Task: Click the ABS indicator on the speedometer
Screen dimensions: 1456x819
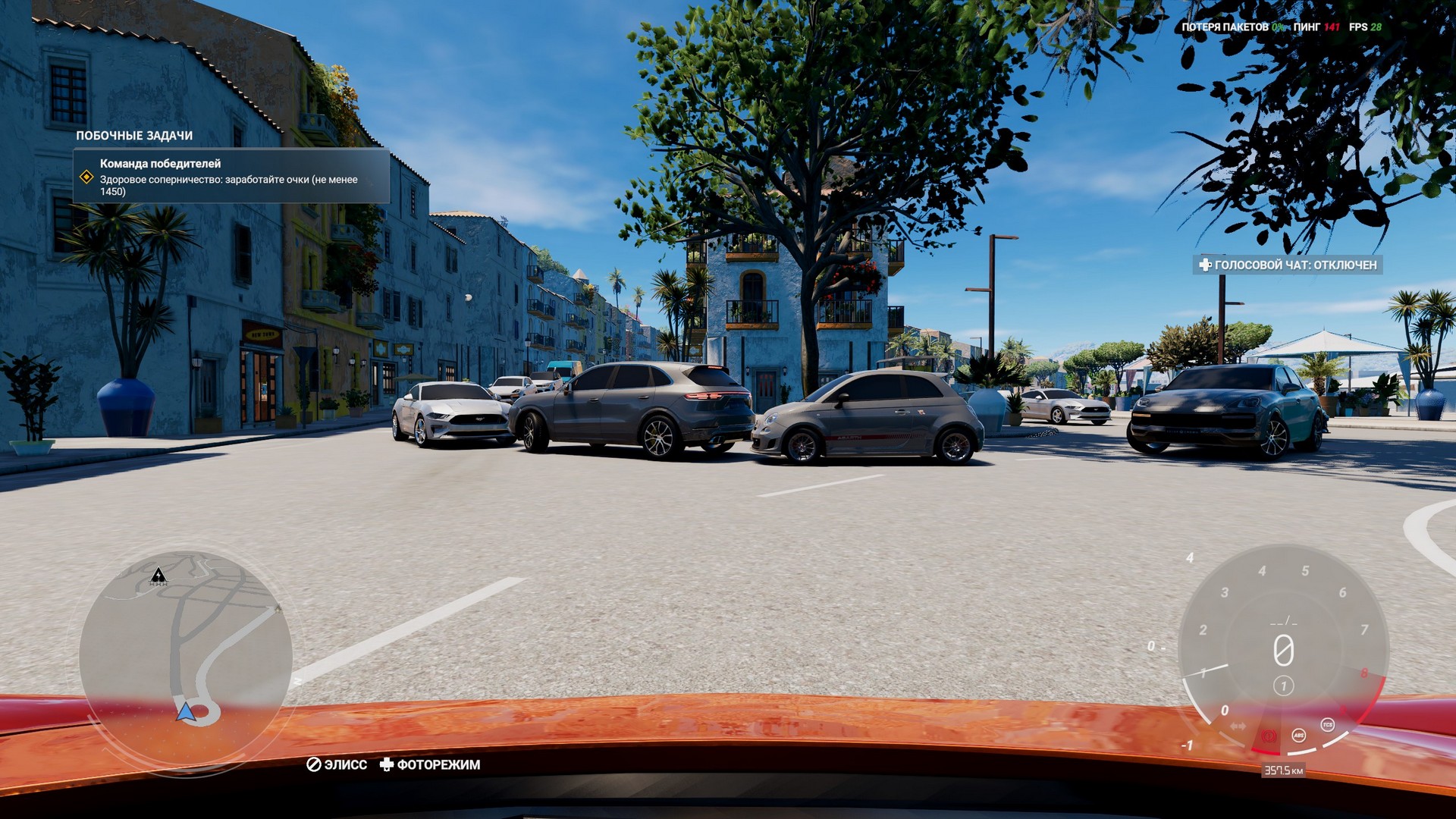Action: click(1298, 735)
